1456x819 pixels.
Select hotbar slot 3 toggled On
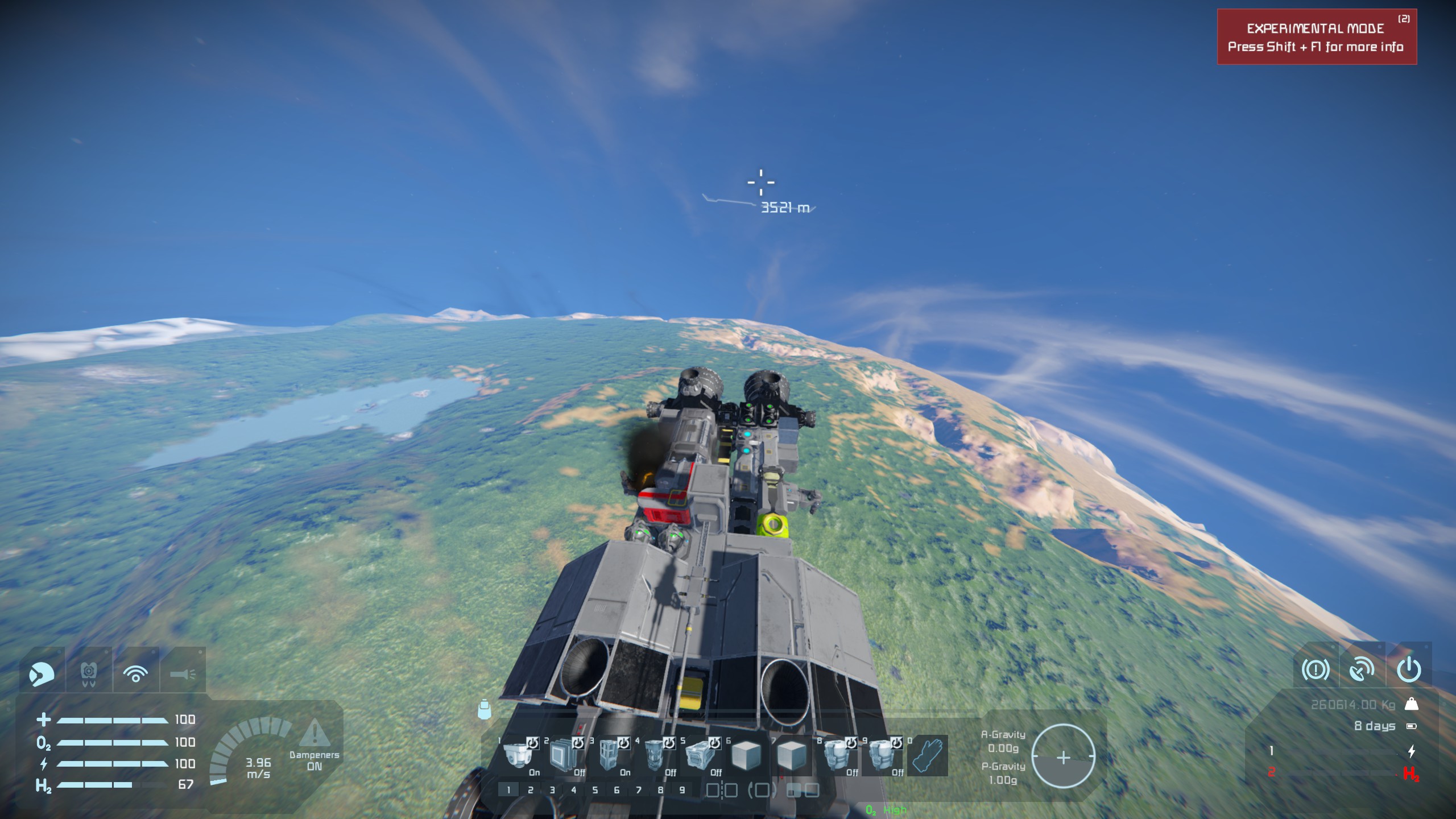[x=610, y=755]
